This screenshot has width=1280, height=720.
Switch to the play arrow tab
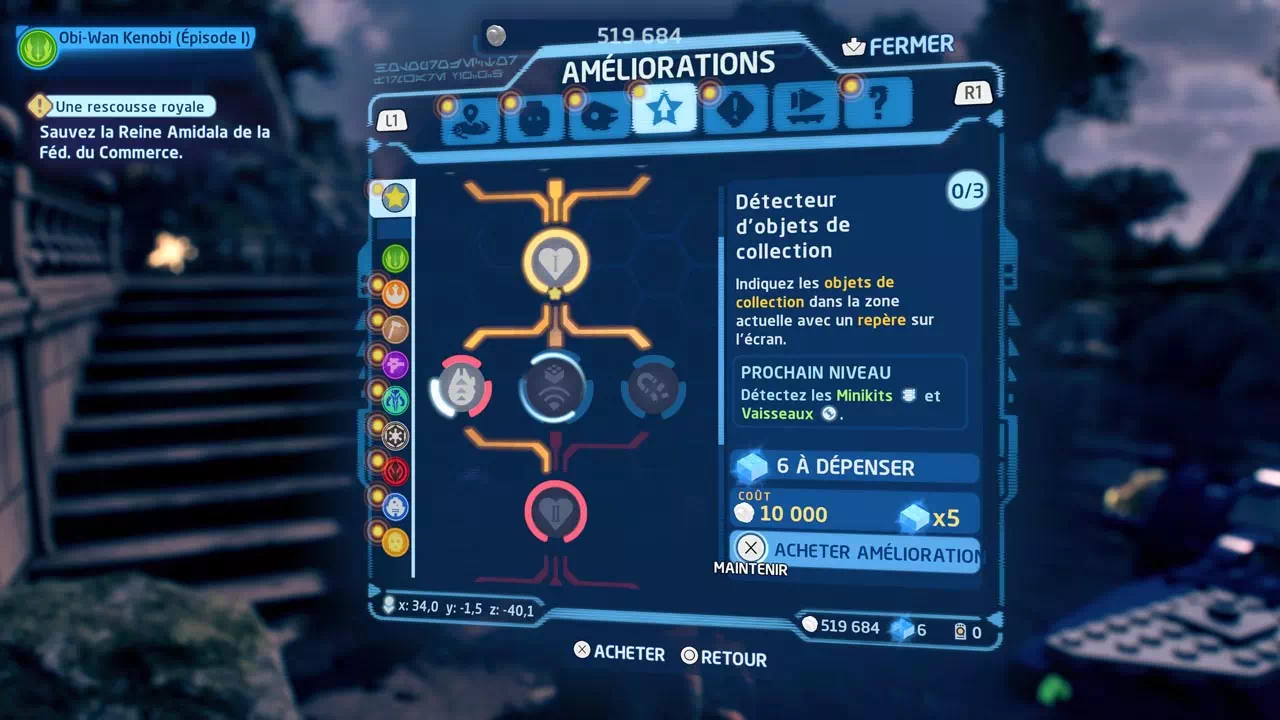tap(805, 106)
